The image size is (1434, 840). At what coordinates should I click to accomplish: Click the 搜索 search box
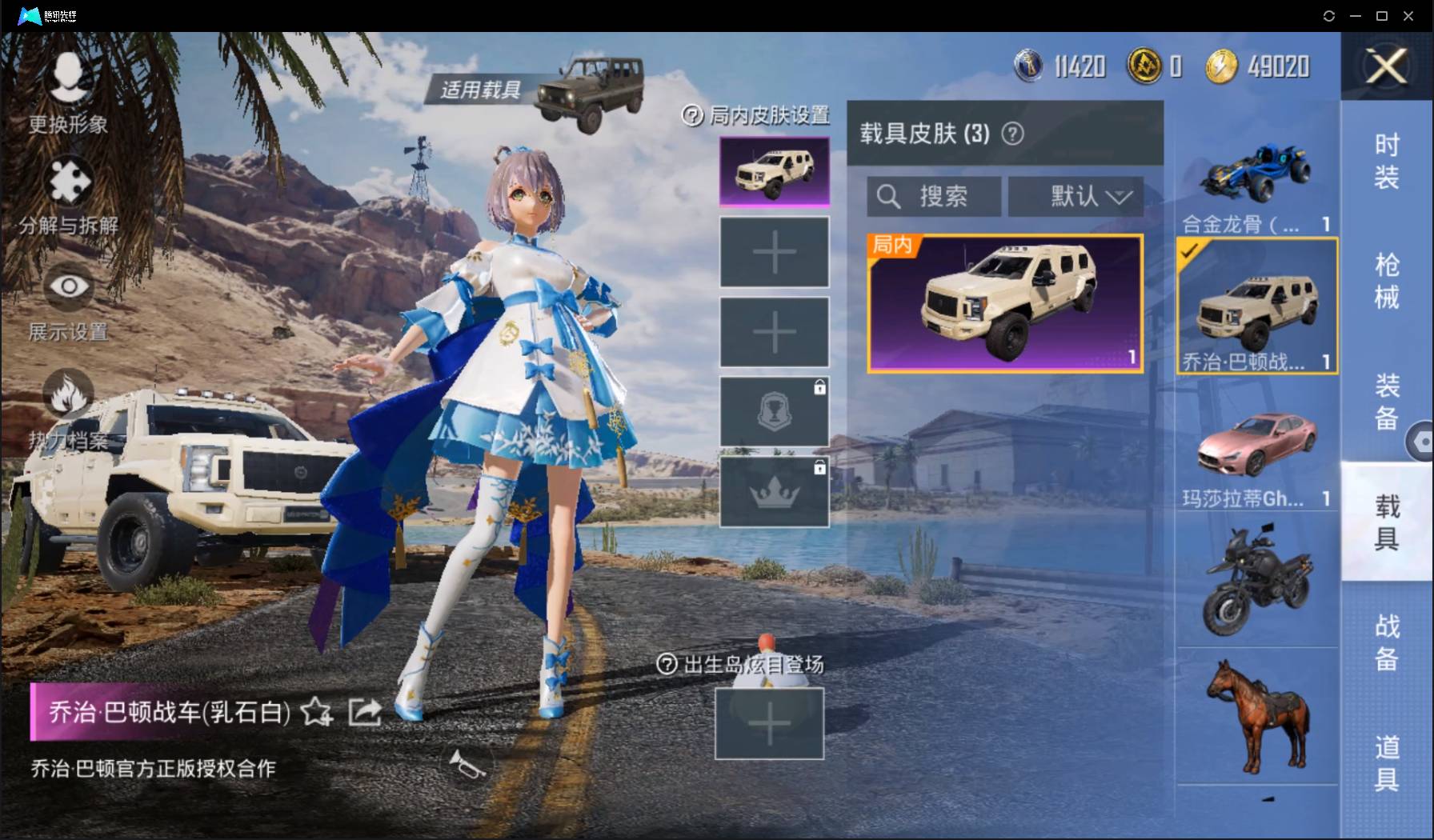(934, 196)
